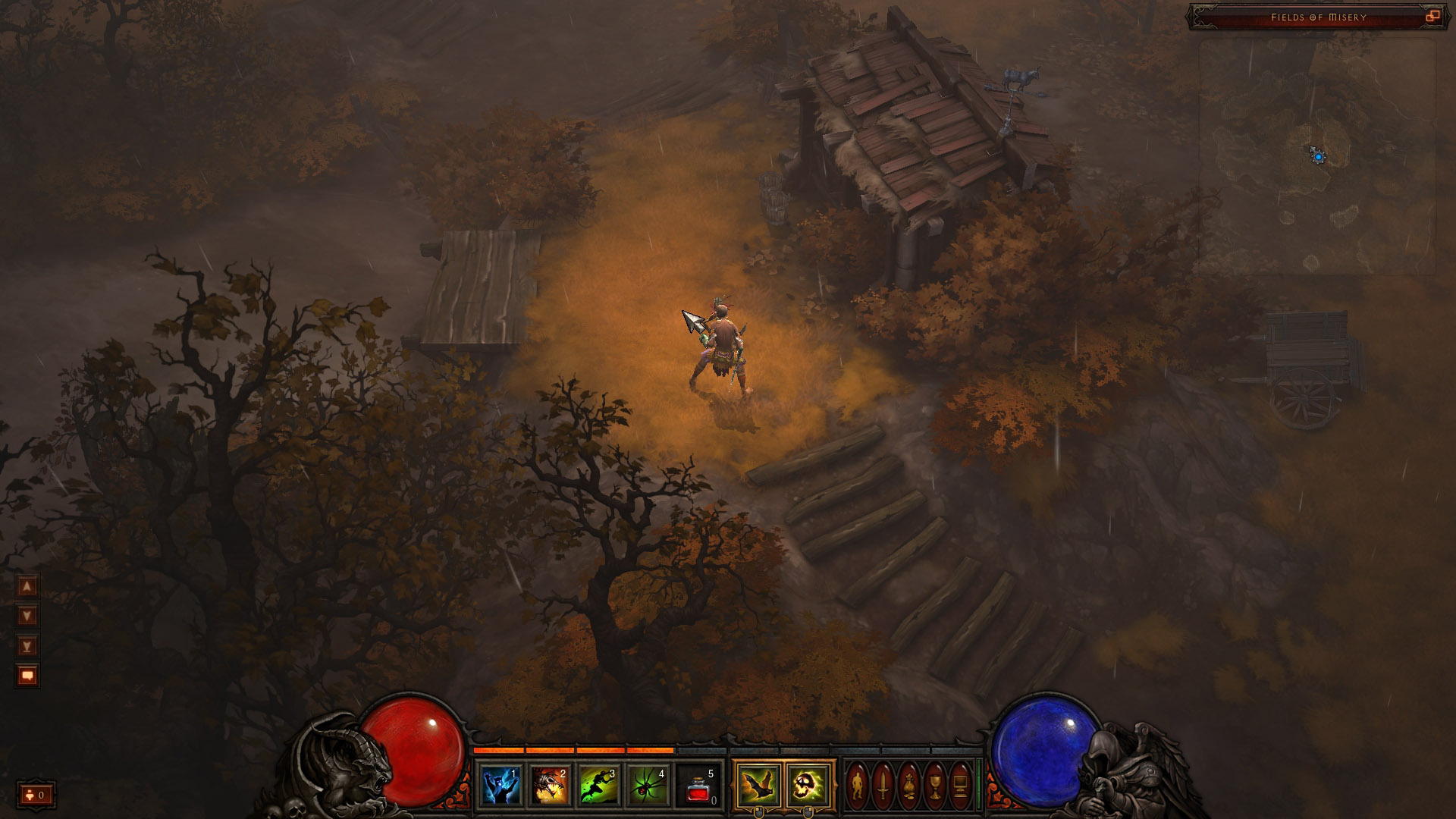Select the glowing skull skill on right mouse
The width and height of the screenshot is (1456, 819).
[x=808, y=785]
